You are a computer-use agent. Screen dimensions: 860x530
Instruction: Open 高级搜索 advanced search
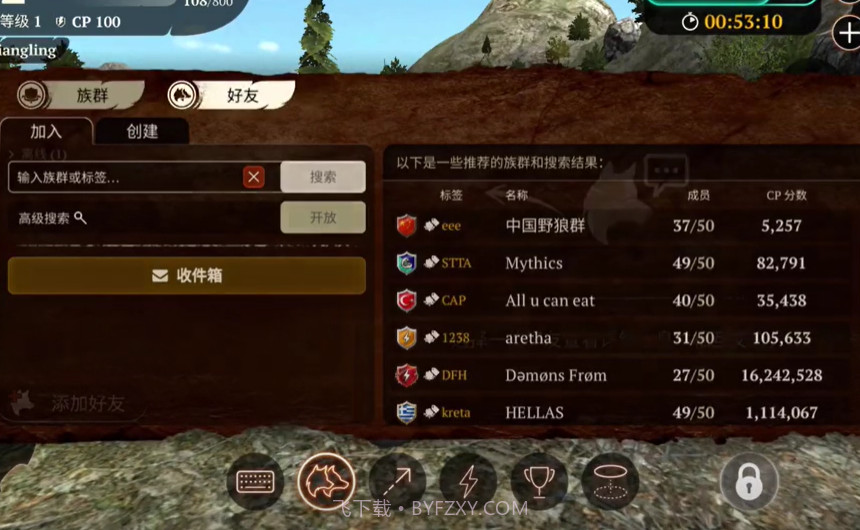[x=52, y=218]
